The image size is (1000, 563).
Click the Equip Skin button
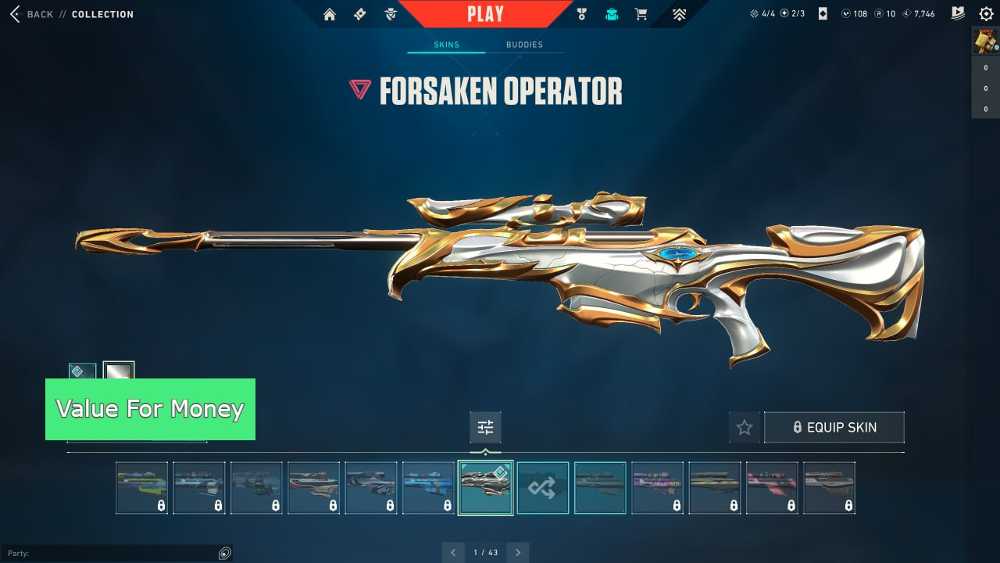tap(834, 427)
